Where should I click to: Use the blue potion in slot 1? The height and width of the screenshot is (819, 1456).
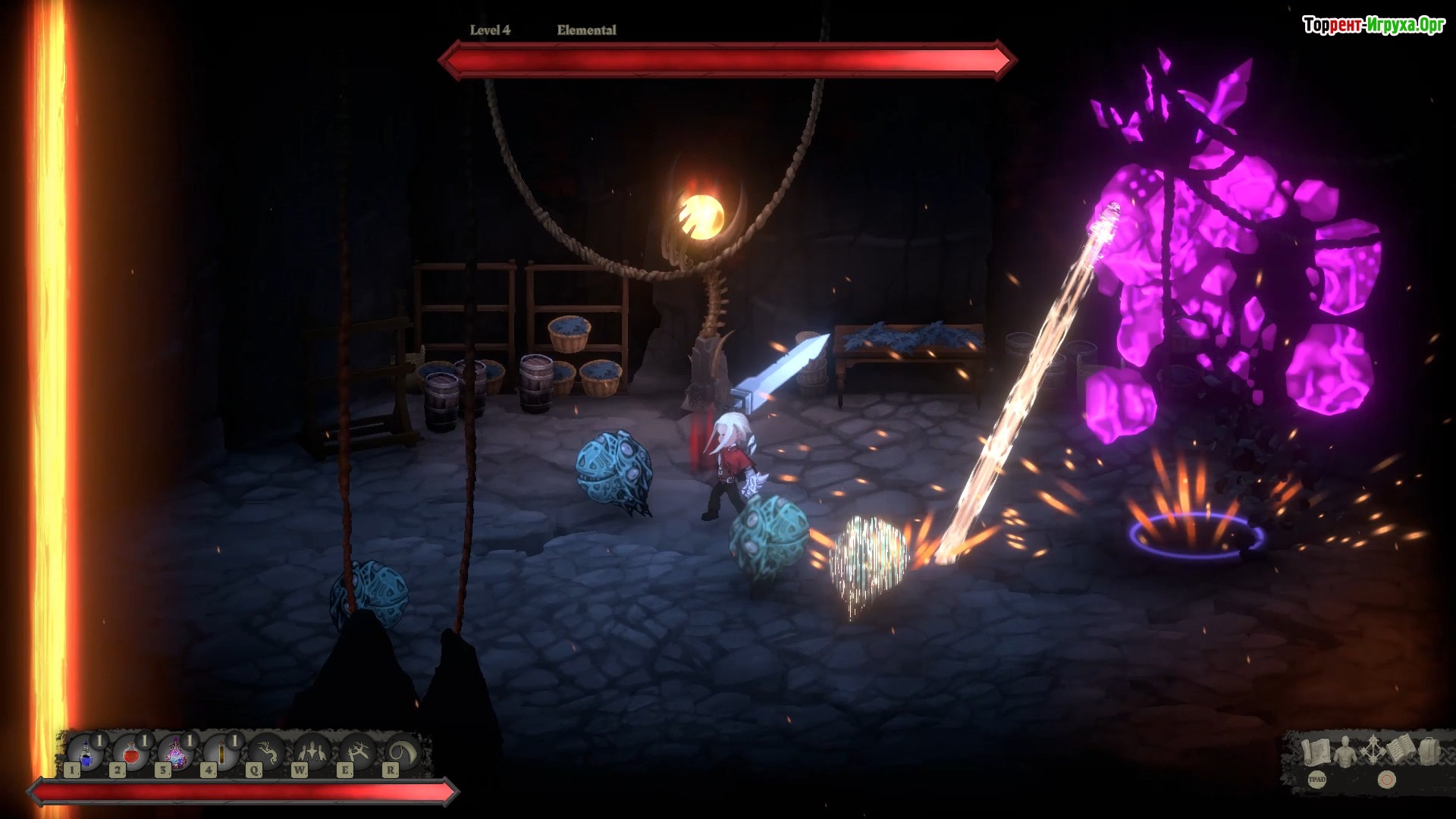click(x=86, y=754)
